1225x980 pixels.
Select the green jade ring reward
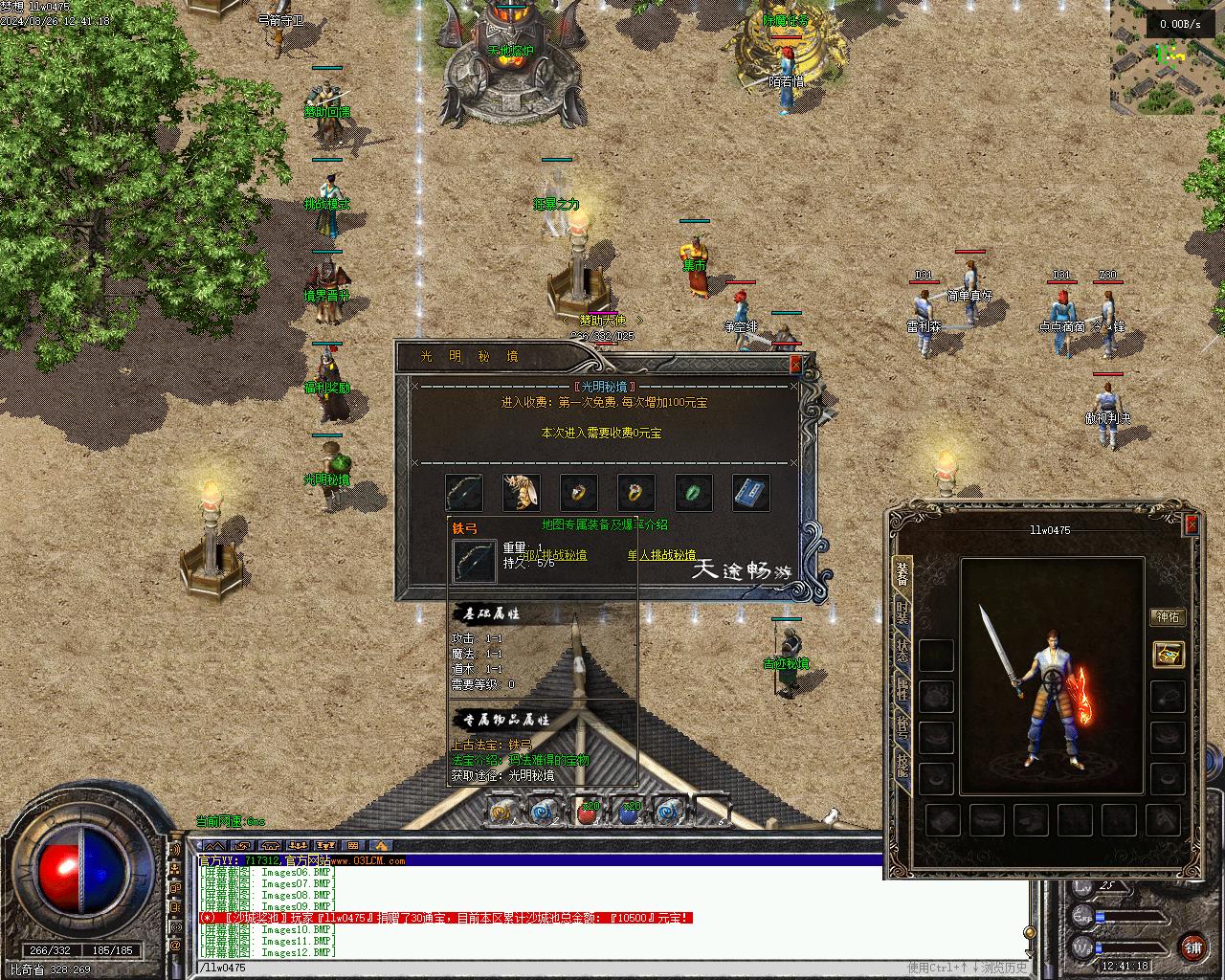pyautogui.click(x=694, y=493)
